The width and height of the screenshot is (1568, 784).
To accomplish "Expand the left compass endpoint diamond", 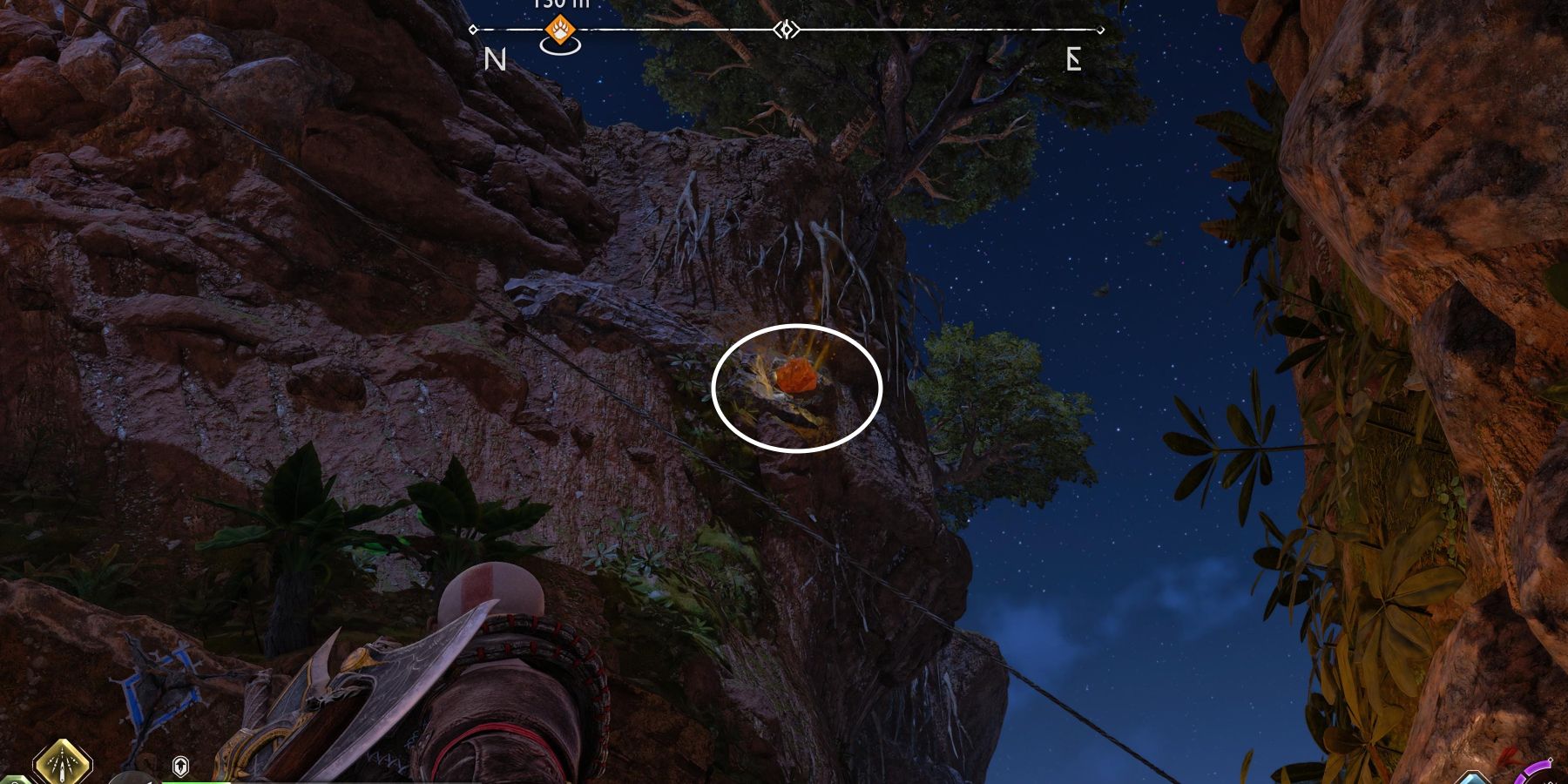I will point(473,29).
